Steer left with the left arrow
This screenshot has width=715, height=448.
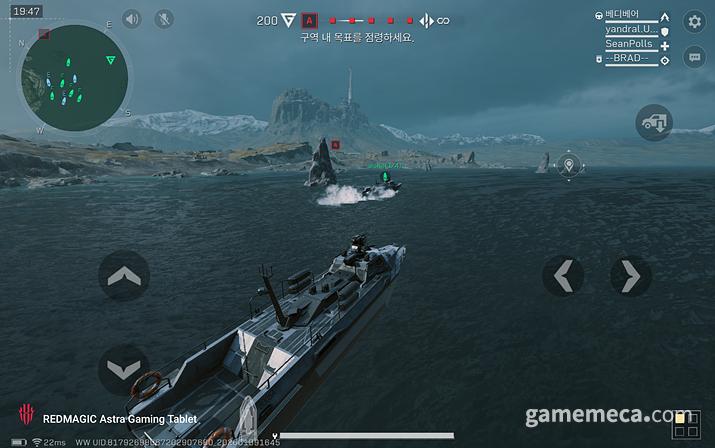click(564, 275)
